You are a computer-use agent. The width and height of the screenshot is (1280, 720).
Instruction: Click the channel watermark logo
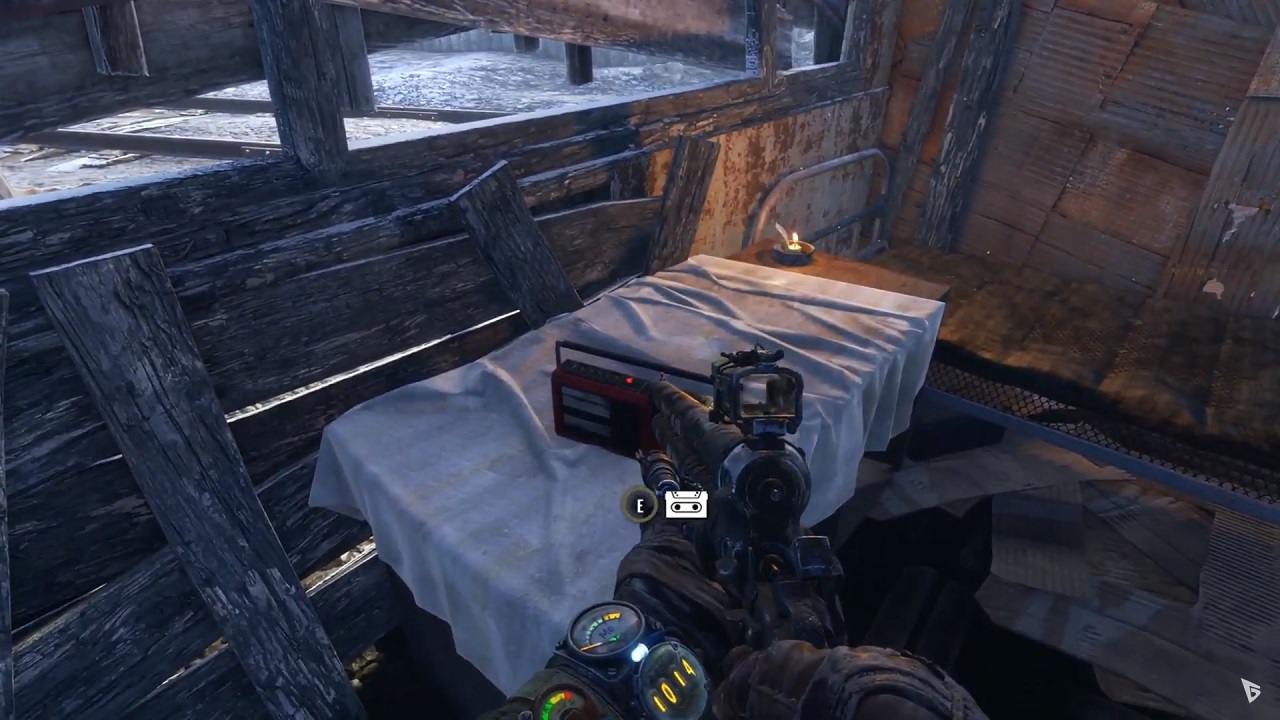pos(1249,689)
